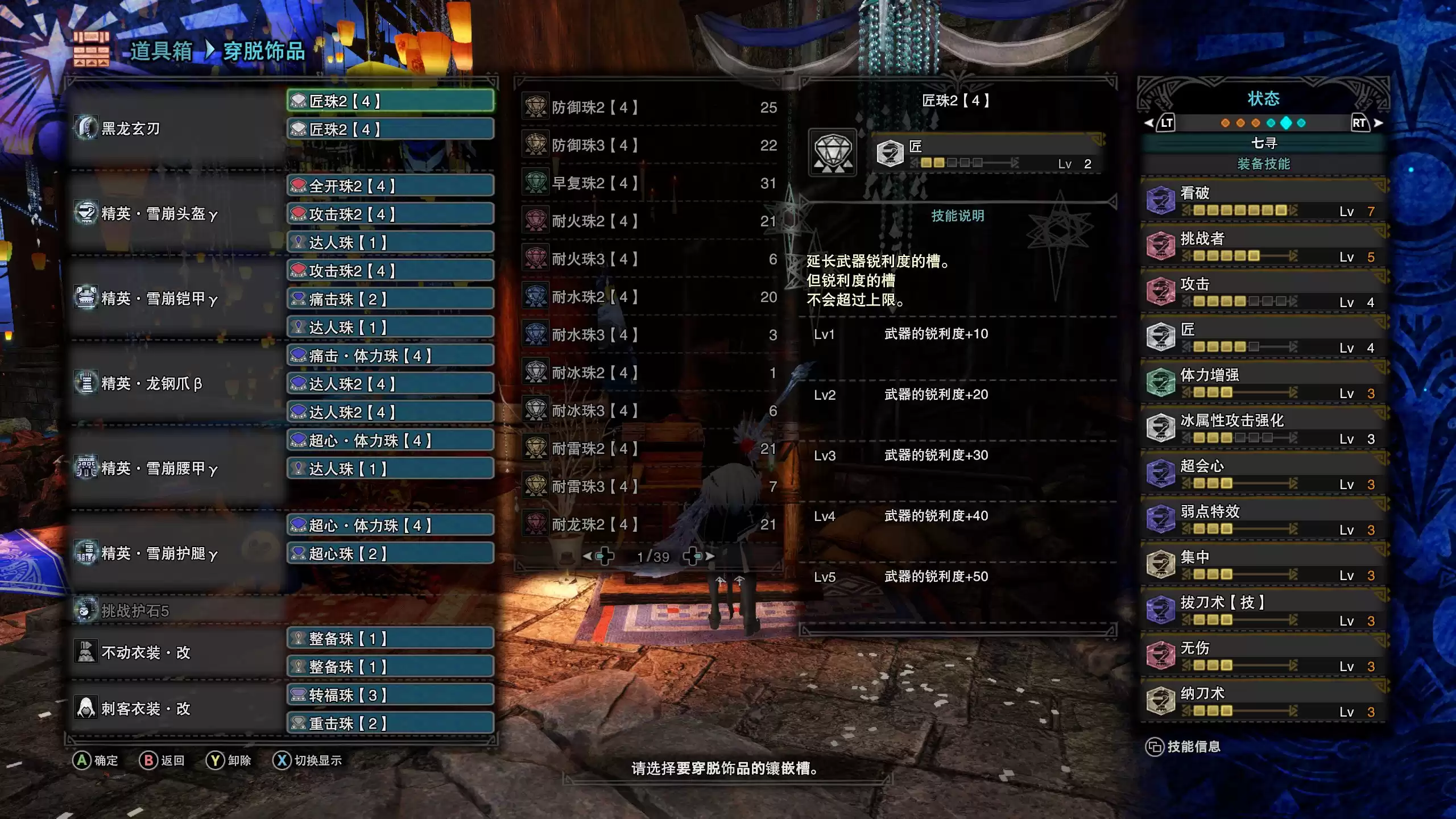Select the 痛击·体力珠【4】 slot

[390, 356]
